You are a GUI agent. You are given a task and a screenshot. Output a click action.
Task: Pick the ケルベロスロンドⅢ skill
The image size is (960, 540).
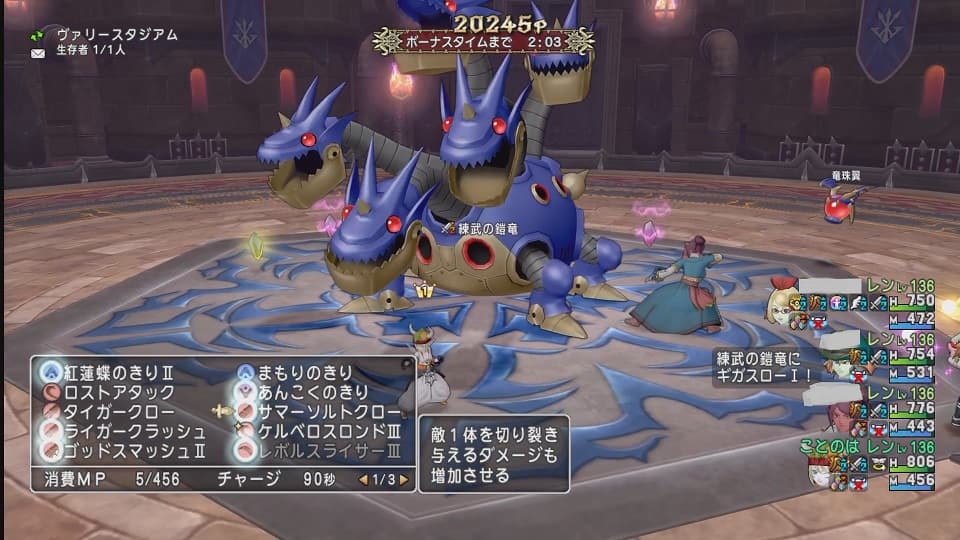pyautogui.click(x=318, y=431)
